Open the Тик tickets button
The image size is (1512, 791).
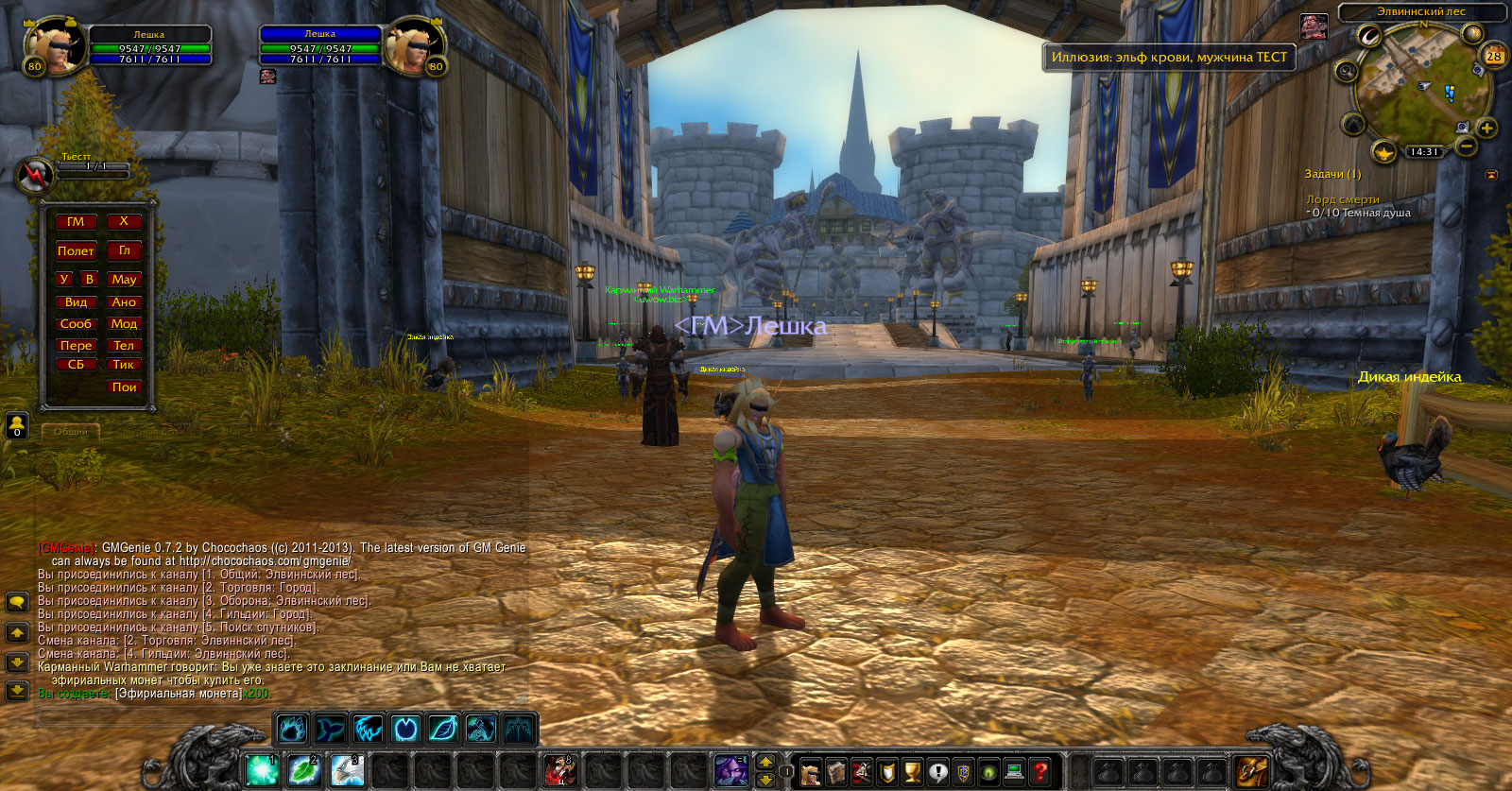(124, 365)
